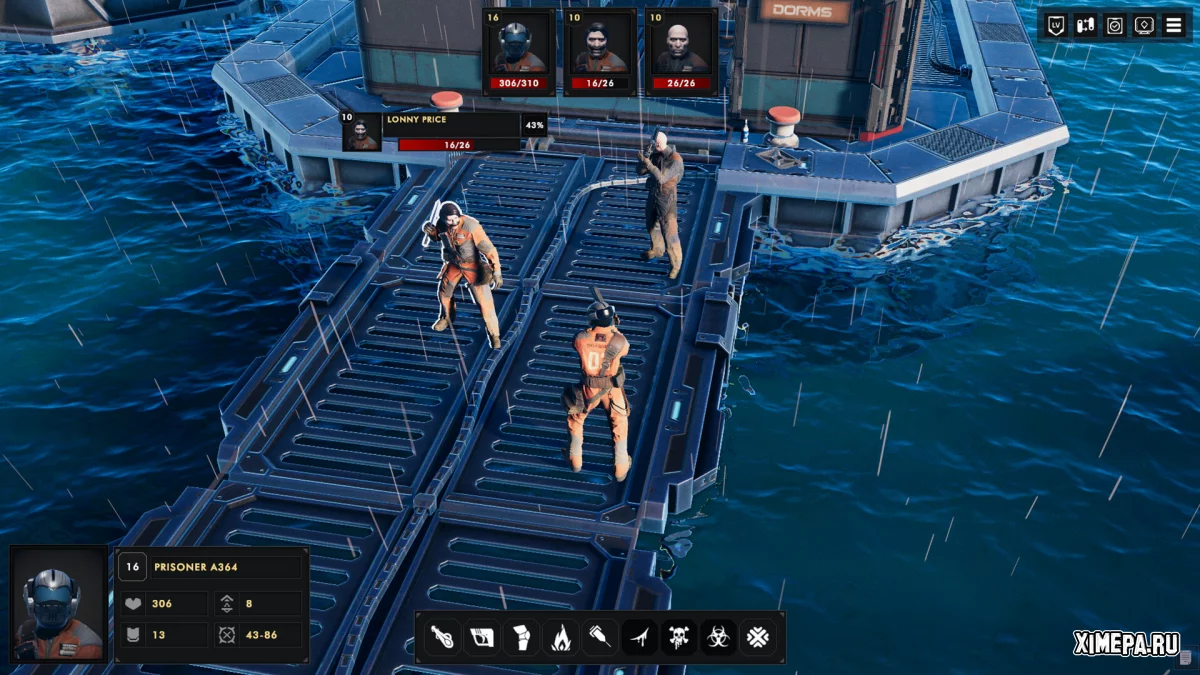Image resolution: width=1200 pixels, height=675 pixels.
Task: Click Lonny Price's target portrait
Action: click(x=361, y=132)
